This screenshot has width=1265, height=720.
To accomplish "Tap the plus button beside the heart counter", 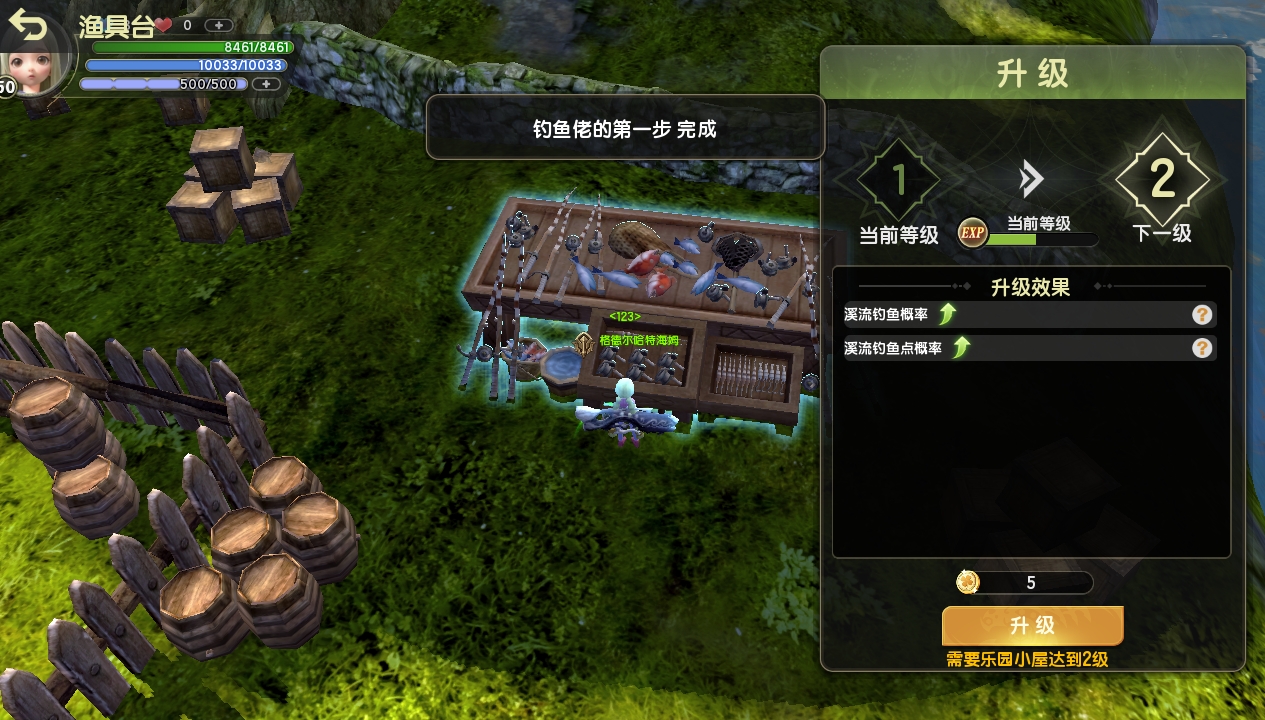I will 219,25.
